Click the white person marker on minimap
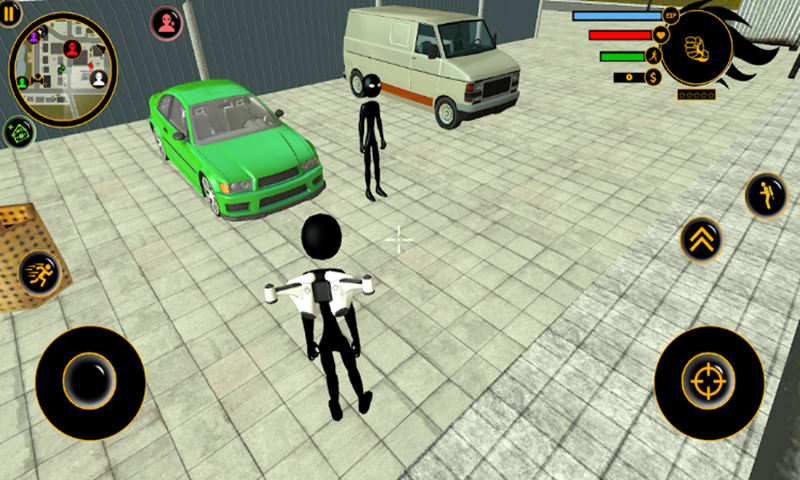The height and width of the screenshot is (480, 800). click(x=98, y=78)
